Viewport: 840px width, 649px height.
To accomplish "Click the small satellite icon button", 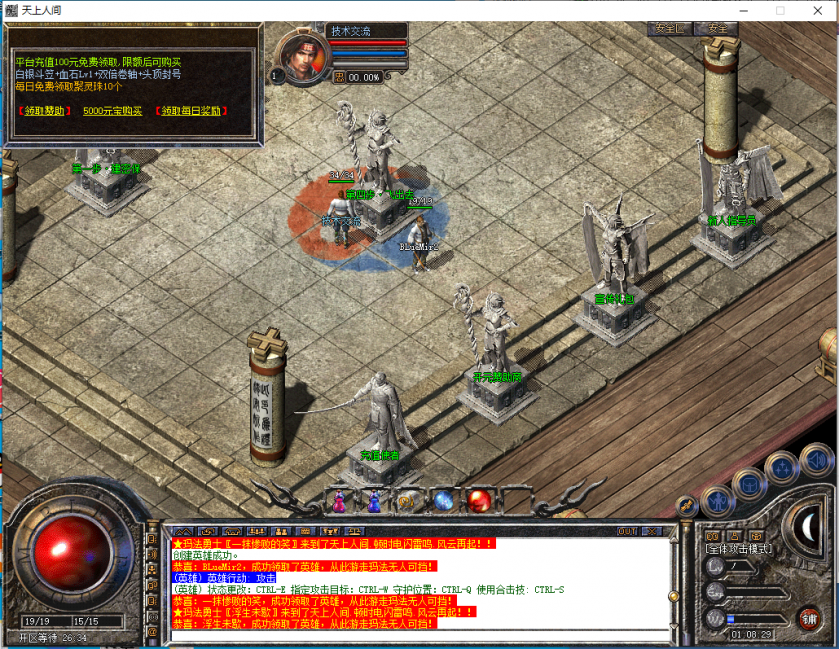I will (x=687, y=505).
